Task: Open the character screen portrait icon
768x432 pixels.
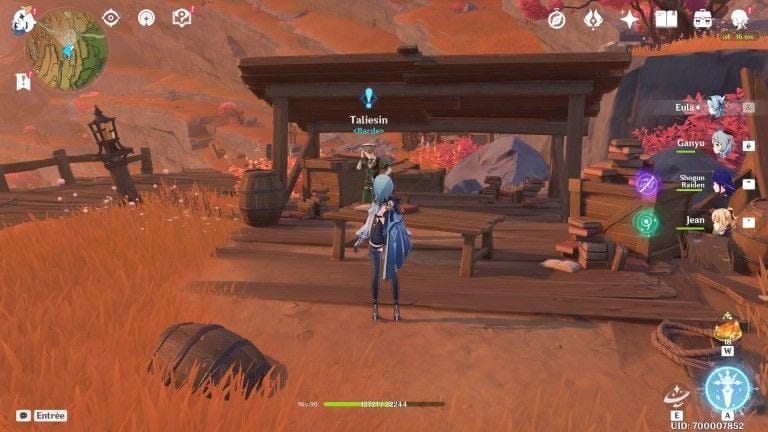Action: [740, 19]
